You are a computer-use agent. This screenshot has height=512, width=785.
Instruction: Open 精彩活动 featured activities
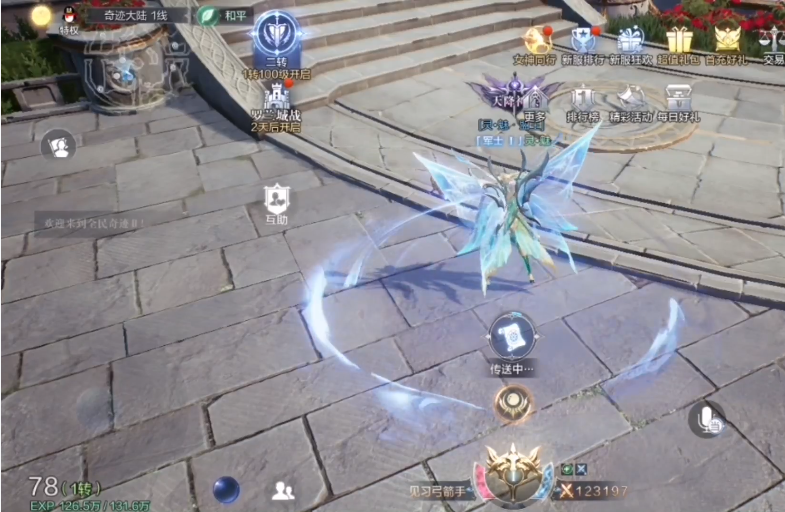click(x=632, y=99)
